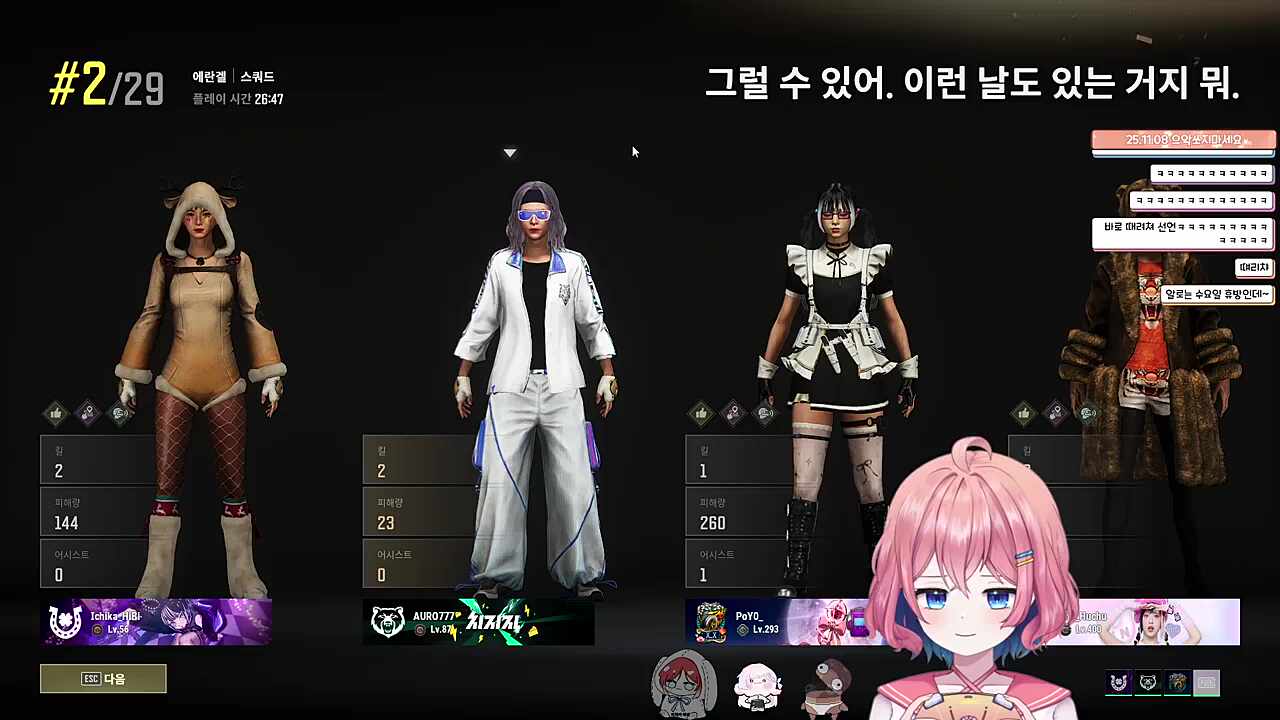Click the thumbs-up praise icon under Ichika-HiBi
This screenshot has width=1280, height=720.
click(x=57, y=412)
